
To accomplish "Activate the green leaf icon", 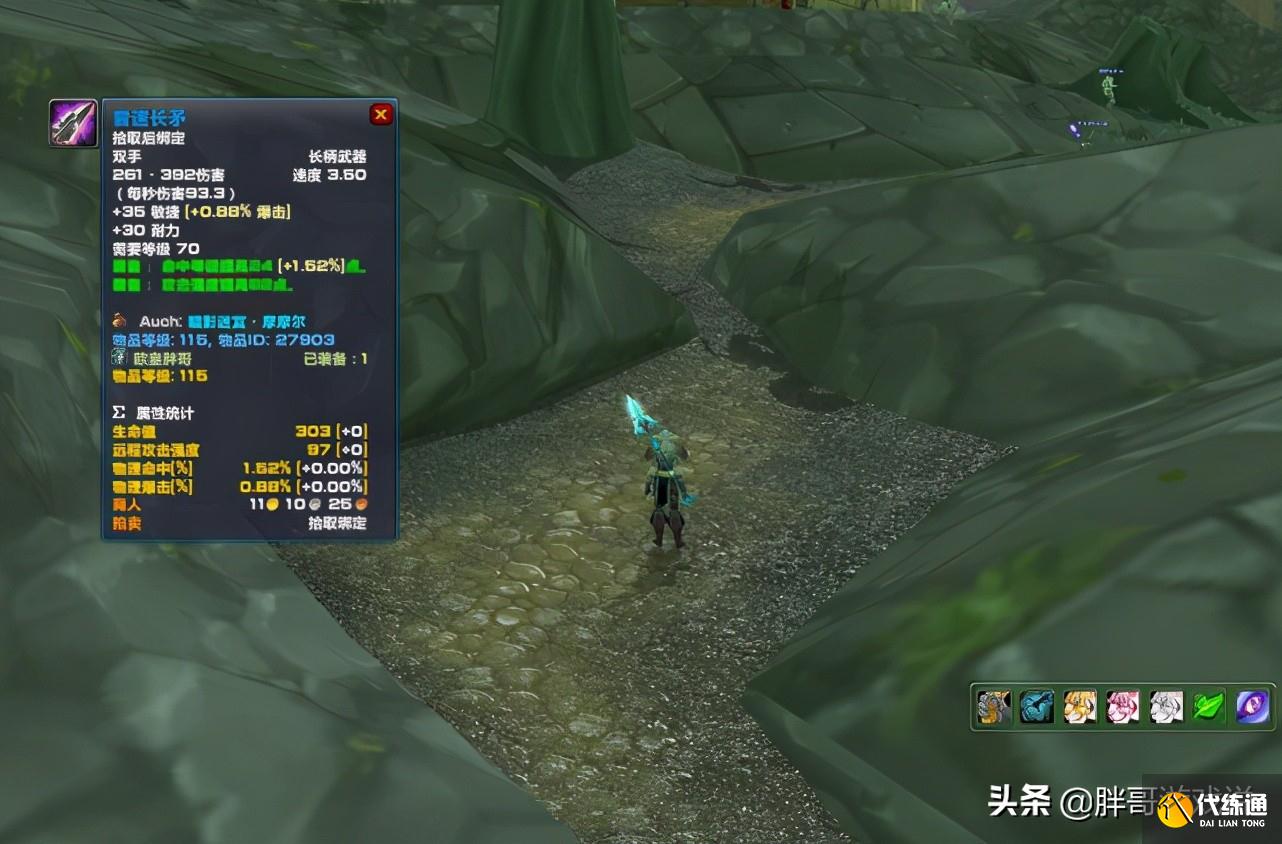I will [1209, 707].
